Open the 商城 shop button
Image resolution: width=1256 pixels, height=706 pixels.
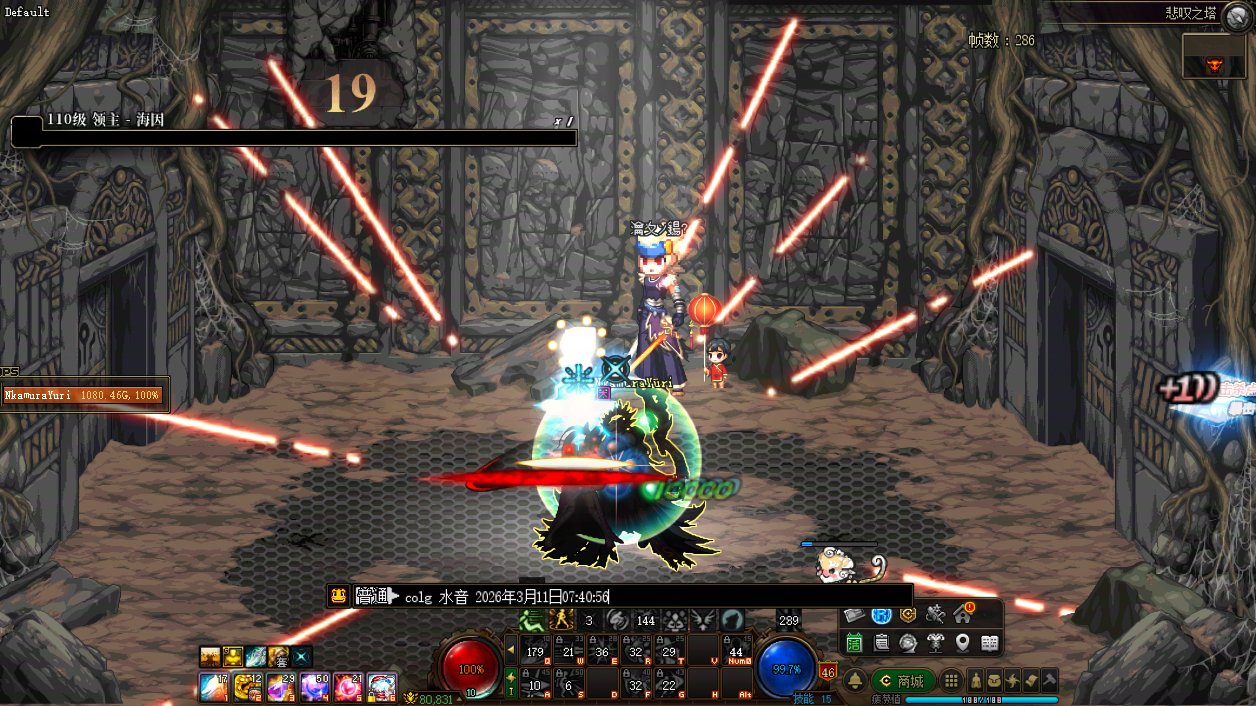[902, 681]
